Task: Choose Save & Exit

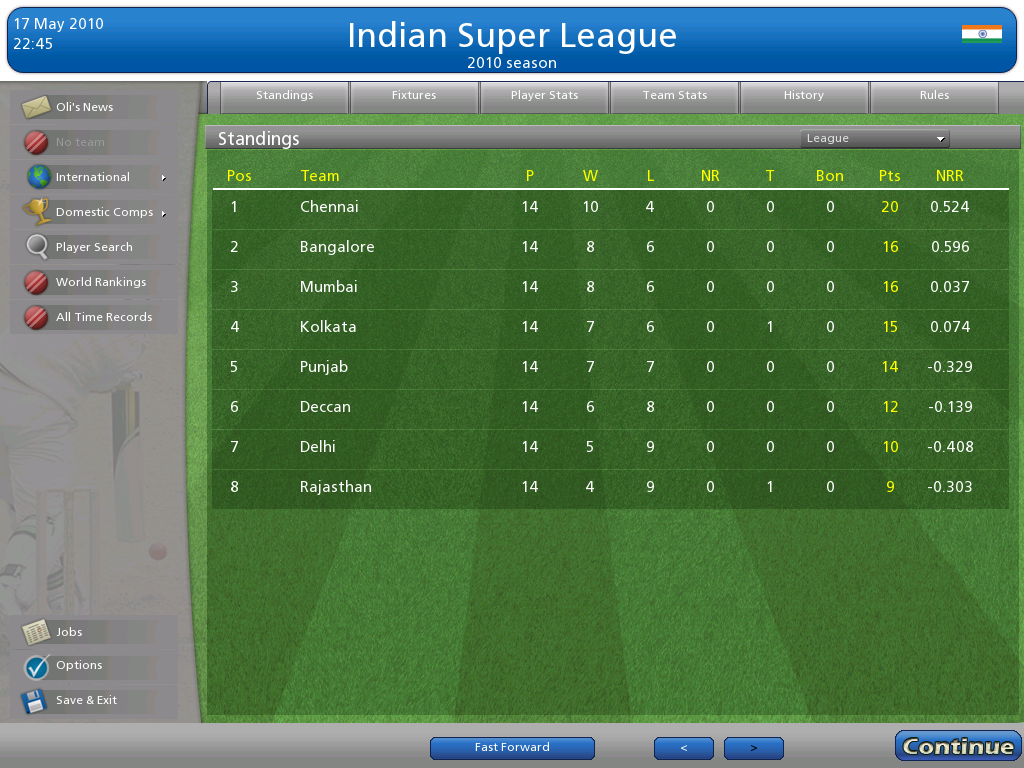Action: (86, 700)
